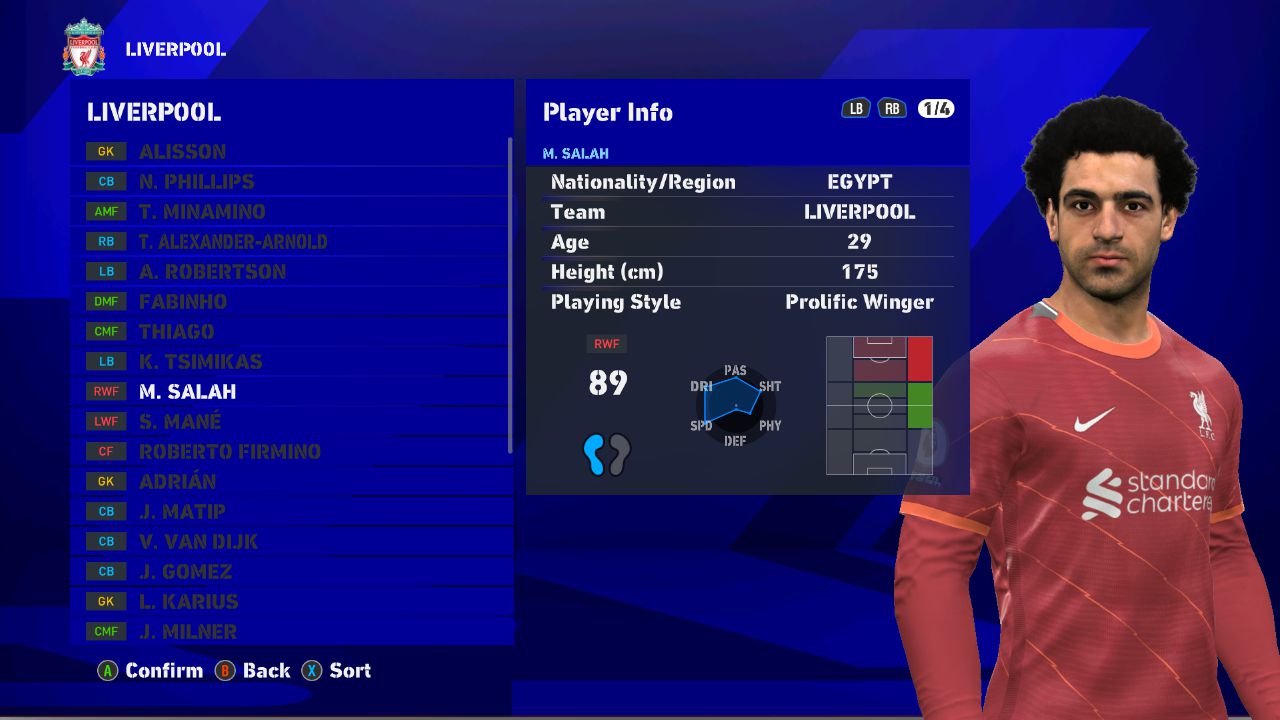The width and height of the screenshot is (1280, 720).
Task: Click on Thiago's player row
Action: coord(177,332)
